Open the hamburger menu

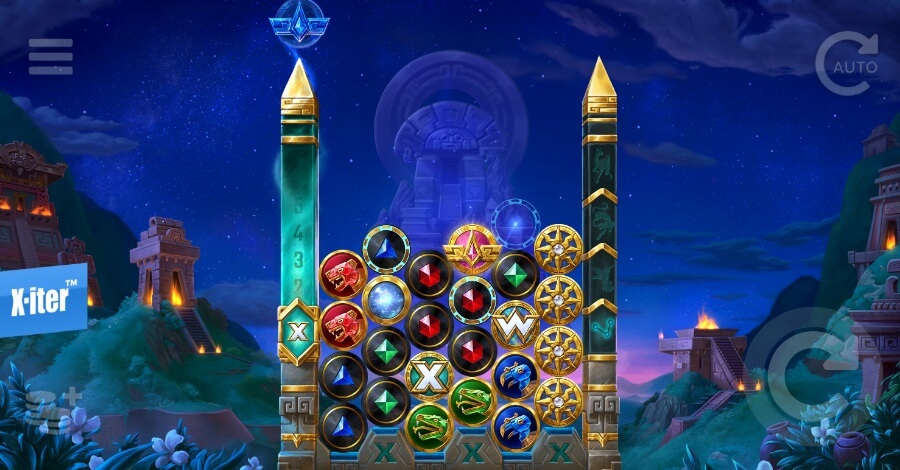click(x=50, y=57)
